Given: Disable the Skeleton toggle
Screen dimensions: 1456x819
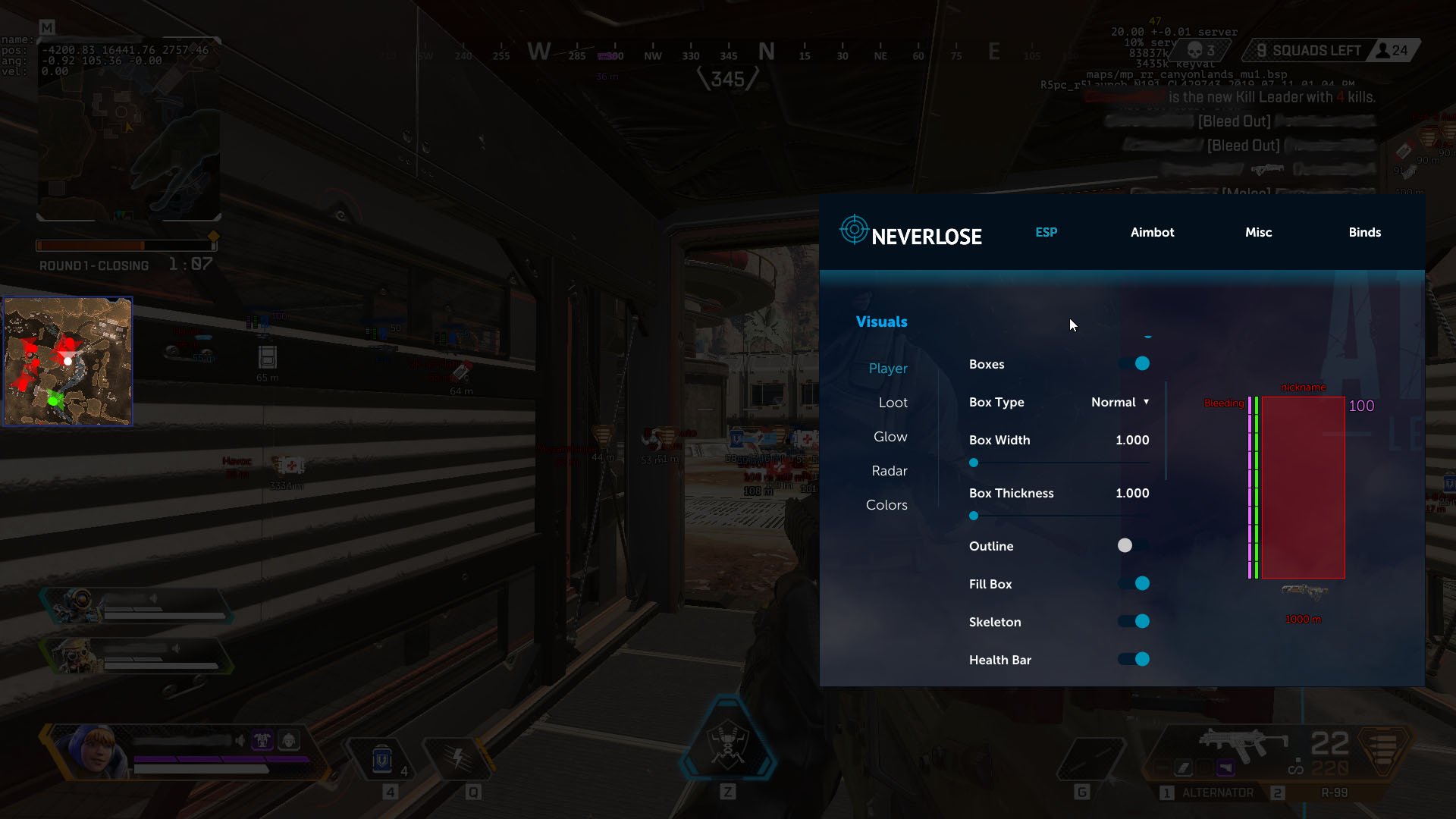Looking at the screenshot, I should [x=1134, y=622].
